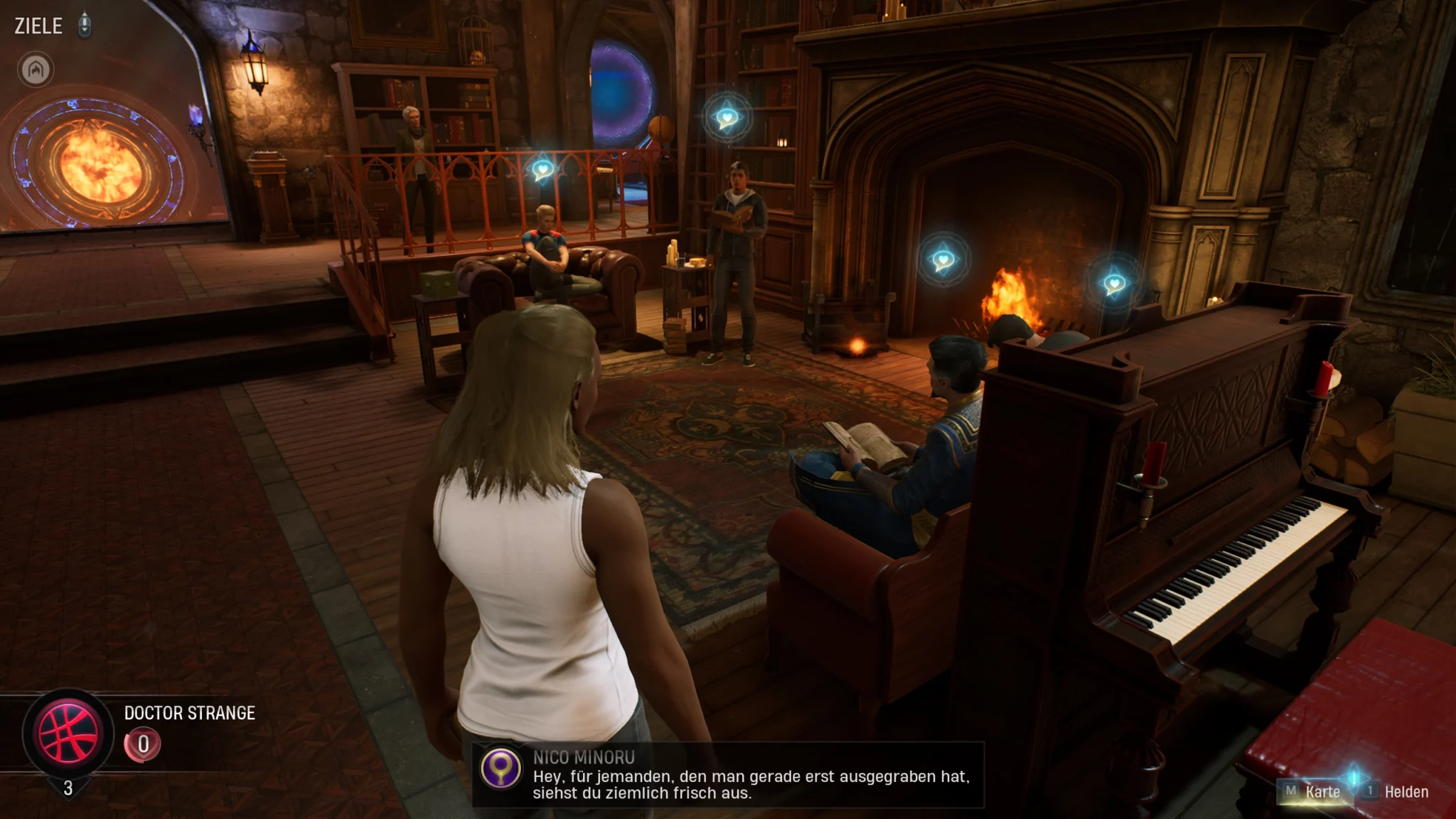Open the Ziele objectives tracker
1456x819 pixels.
tap(38, 26)
